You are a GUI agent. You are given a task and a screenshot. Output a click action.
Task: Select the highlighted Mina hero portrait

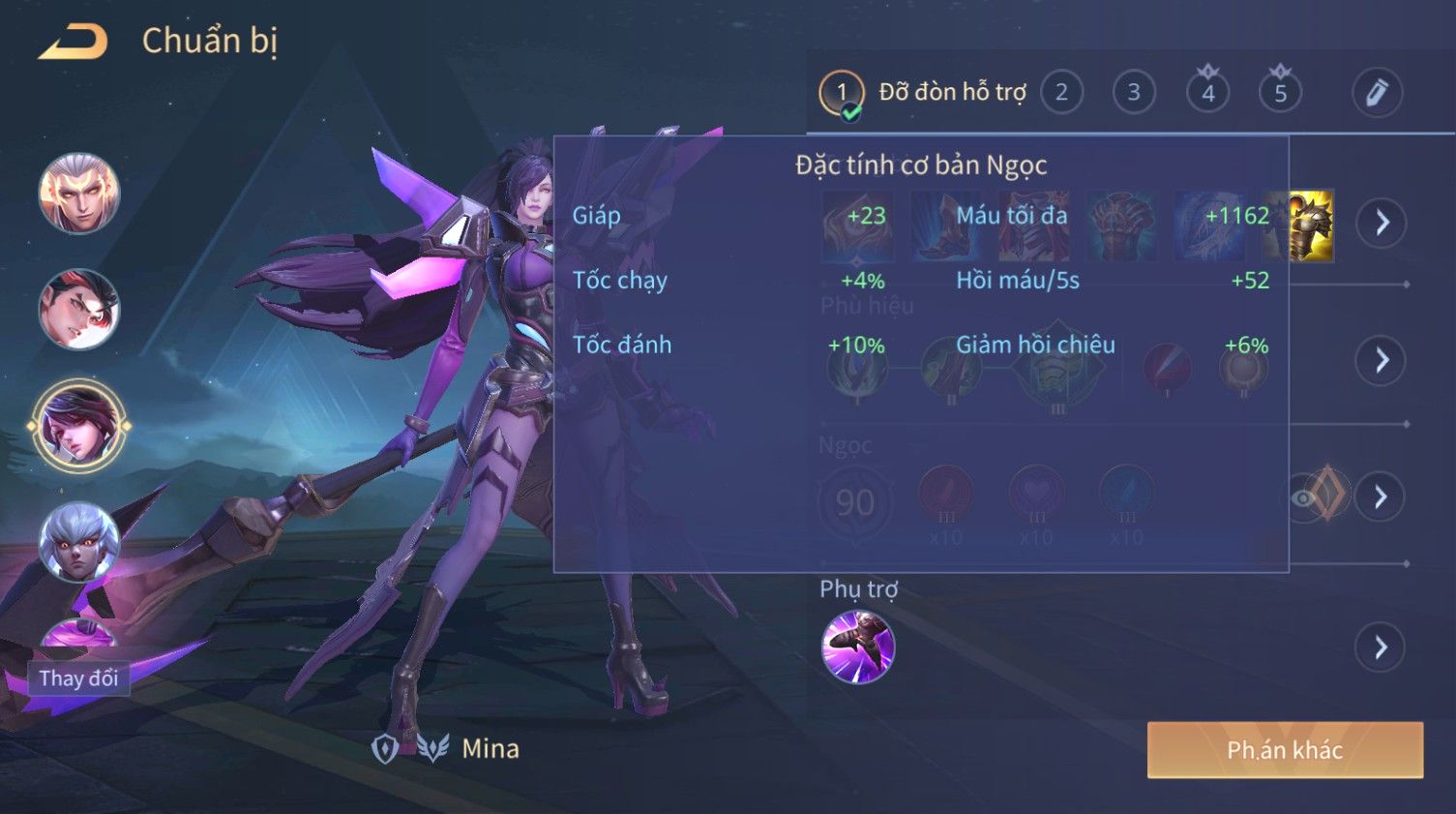coord(79,426)
